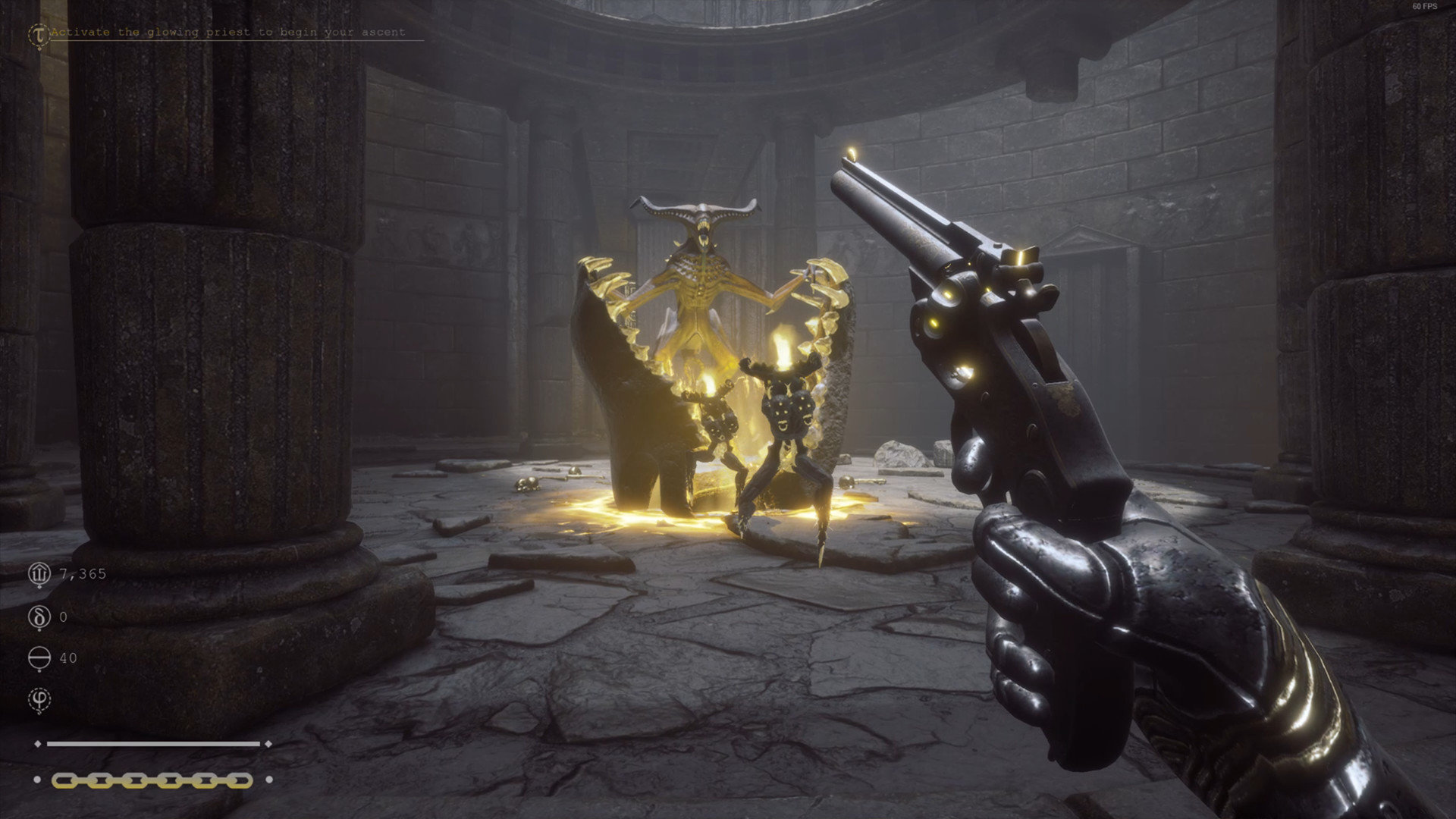Click the glowing priest objective text
This screenshot has width=1456, height=819.
(x=227, y=33)
